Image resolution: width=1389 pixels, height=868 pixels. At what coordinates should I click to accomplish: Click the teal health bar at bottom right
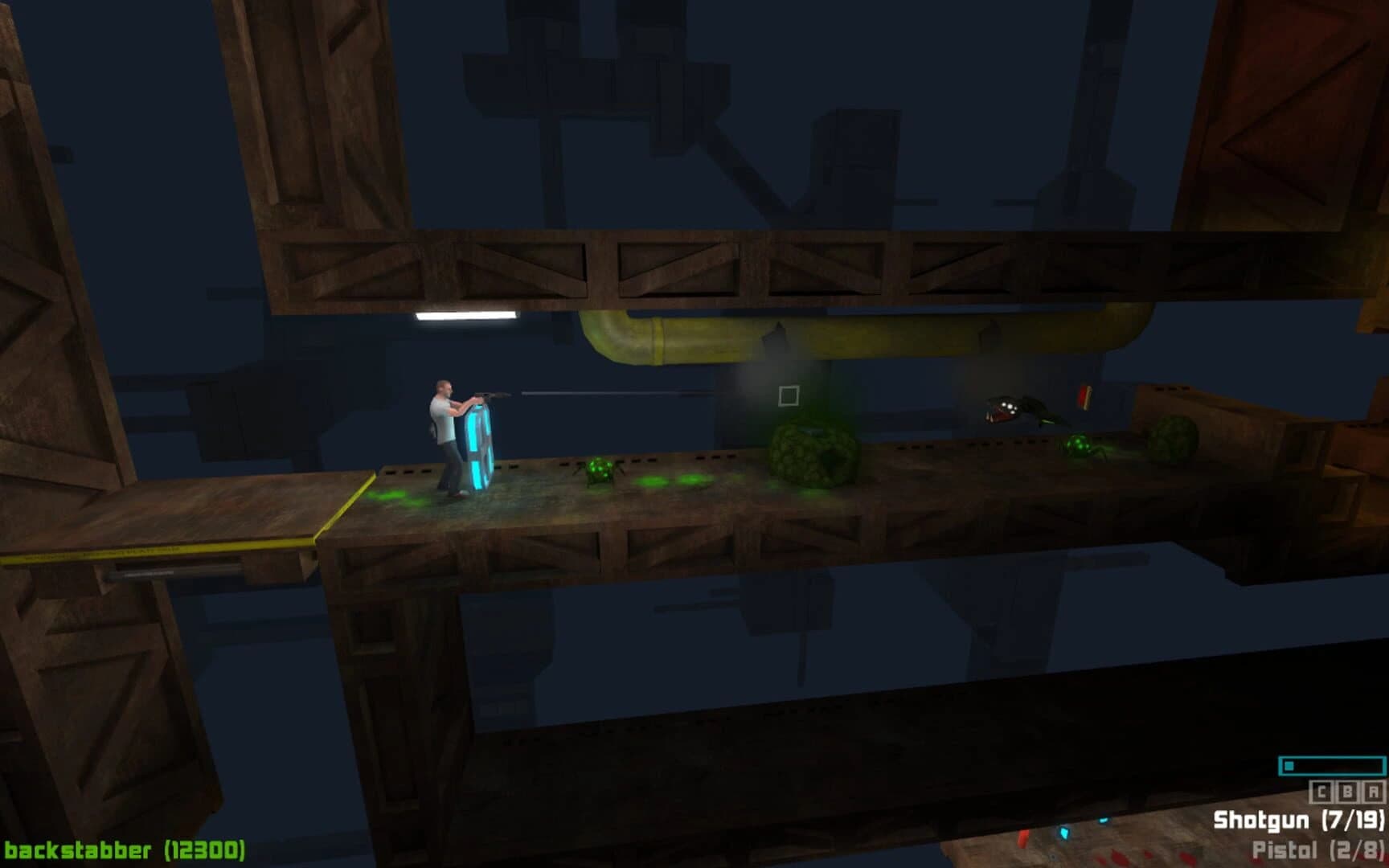[1333, 765]
